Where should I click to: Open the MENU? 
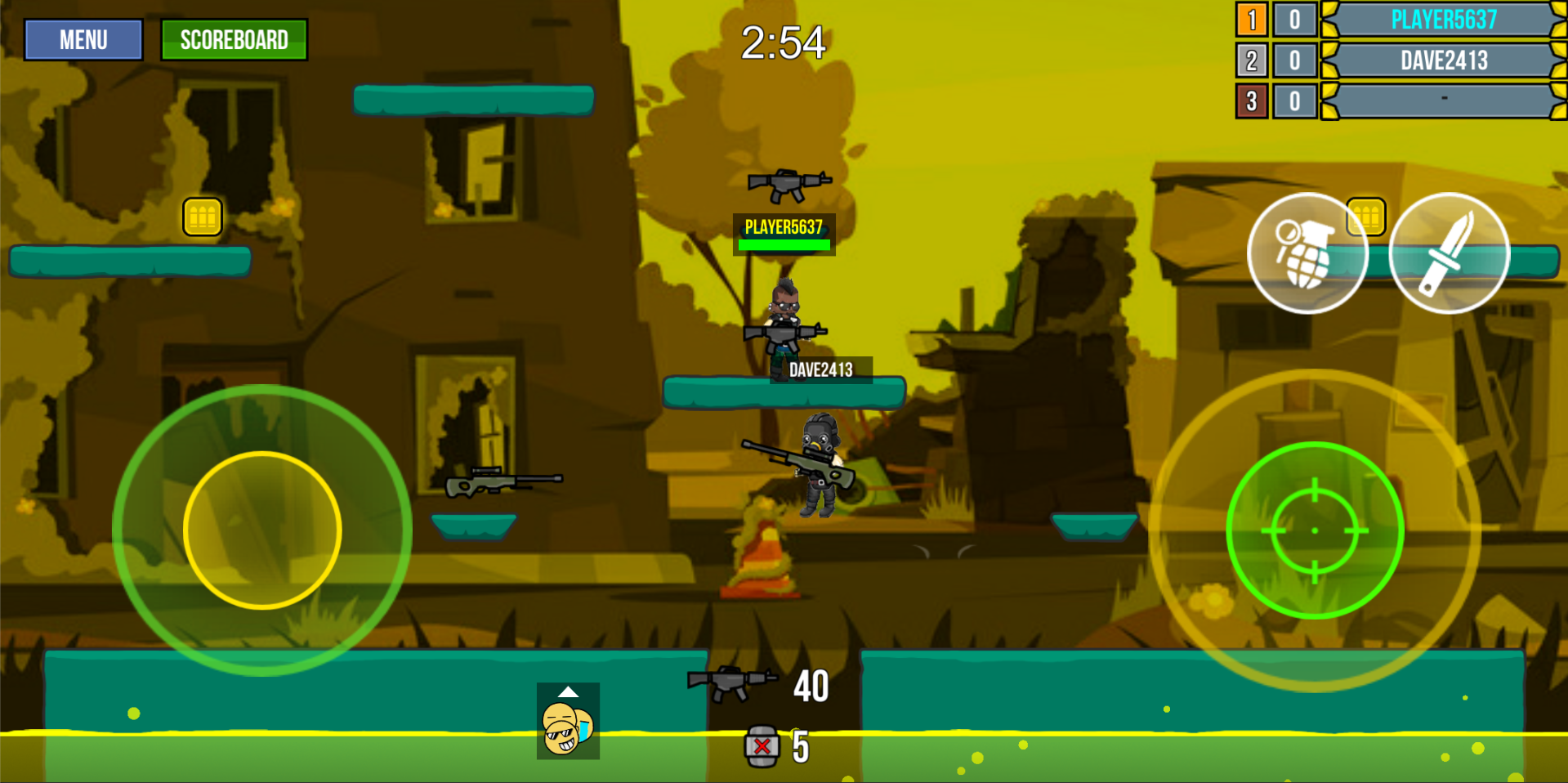82,39
